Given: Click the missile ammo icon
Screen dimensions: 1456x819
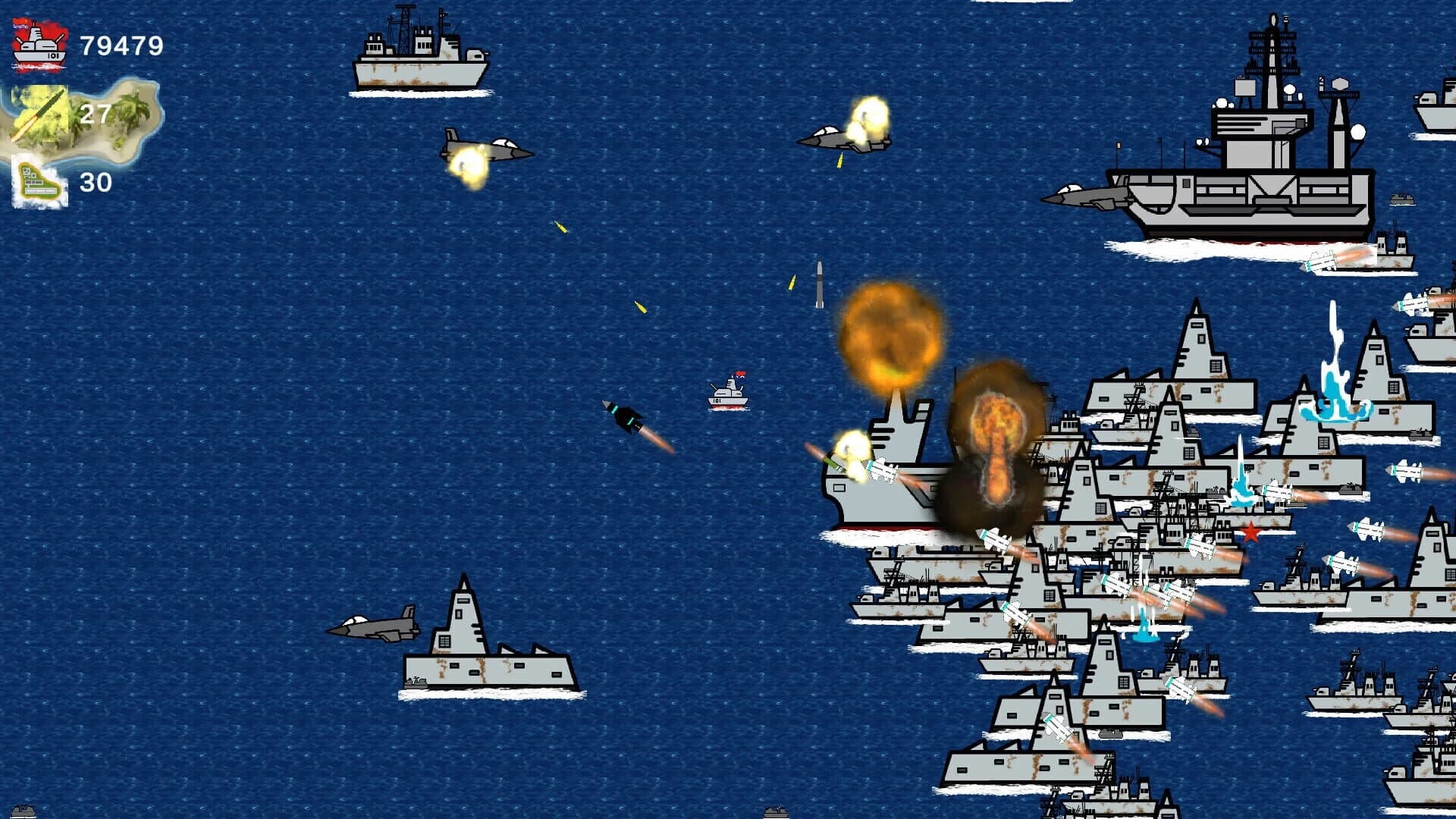Looking at the screenshot, I should (x=42, y=114).
